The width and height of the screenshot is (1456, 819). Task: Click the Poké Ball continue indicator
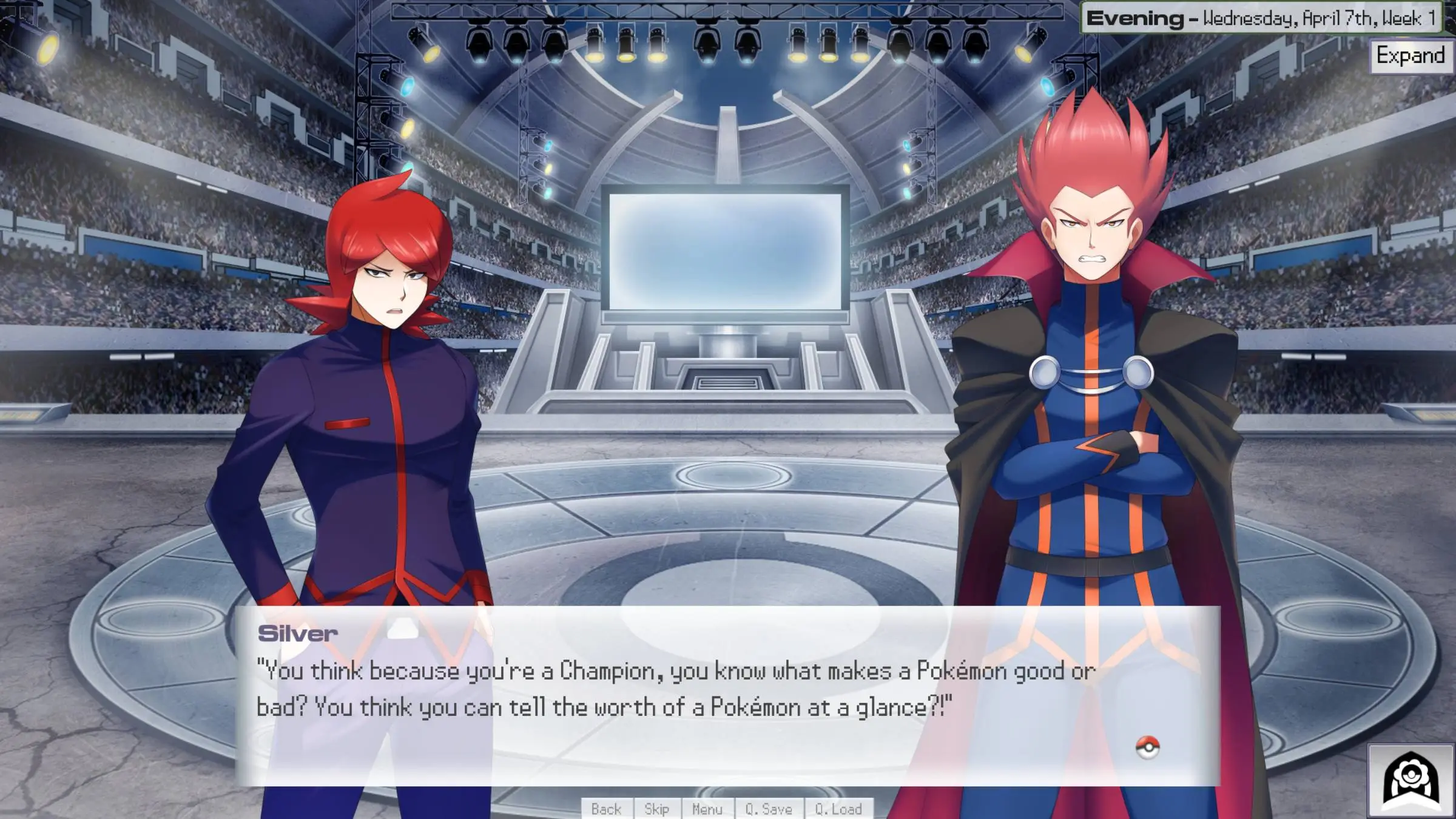pyautogui.click(x=1147, y=747)
